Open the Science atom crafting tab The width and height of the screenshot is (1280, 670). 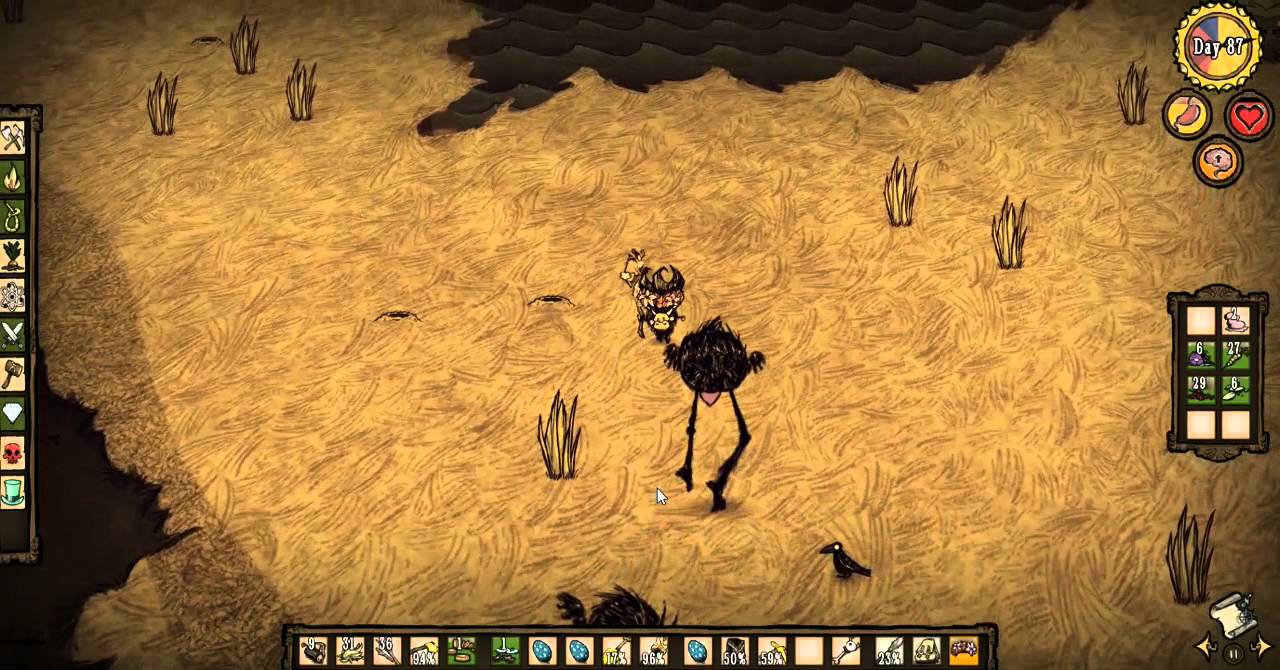(x=12, y=296)
